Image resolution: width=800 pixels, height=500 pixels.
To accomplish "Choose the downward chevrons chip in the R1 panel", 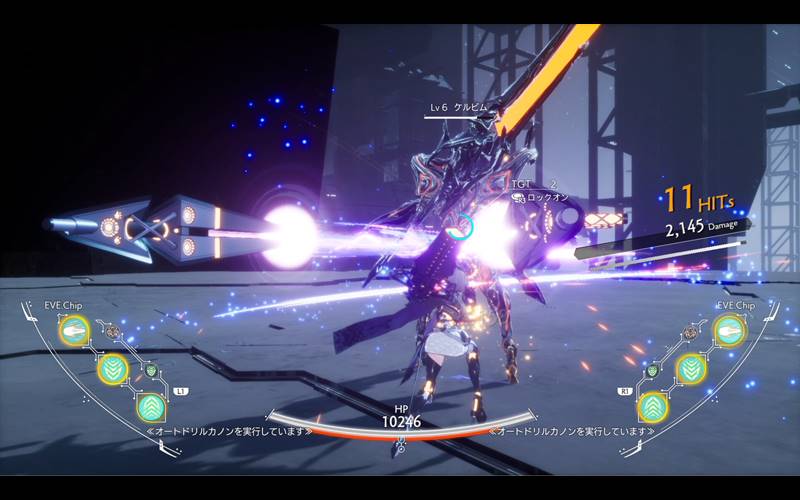I will (689, 368).
